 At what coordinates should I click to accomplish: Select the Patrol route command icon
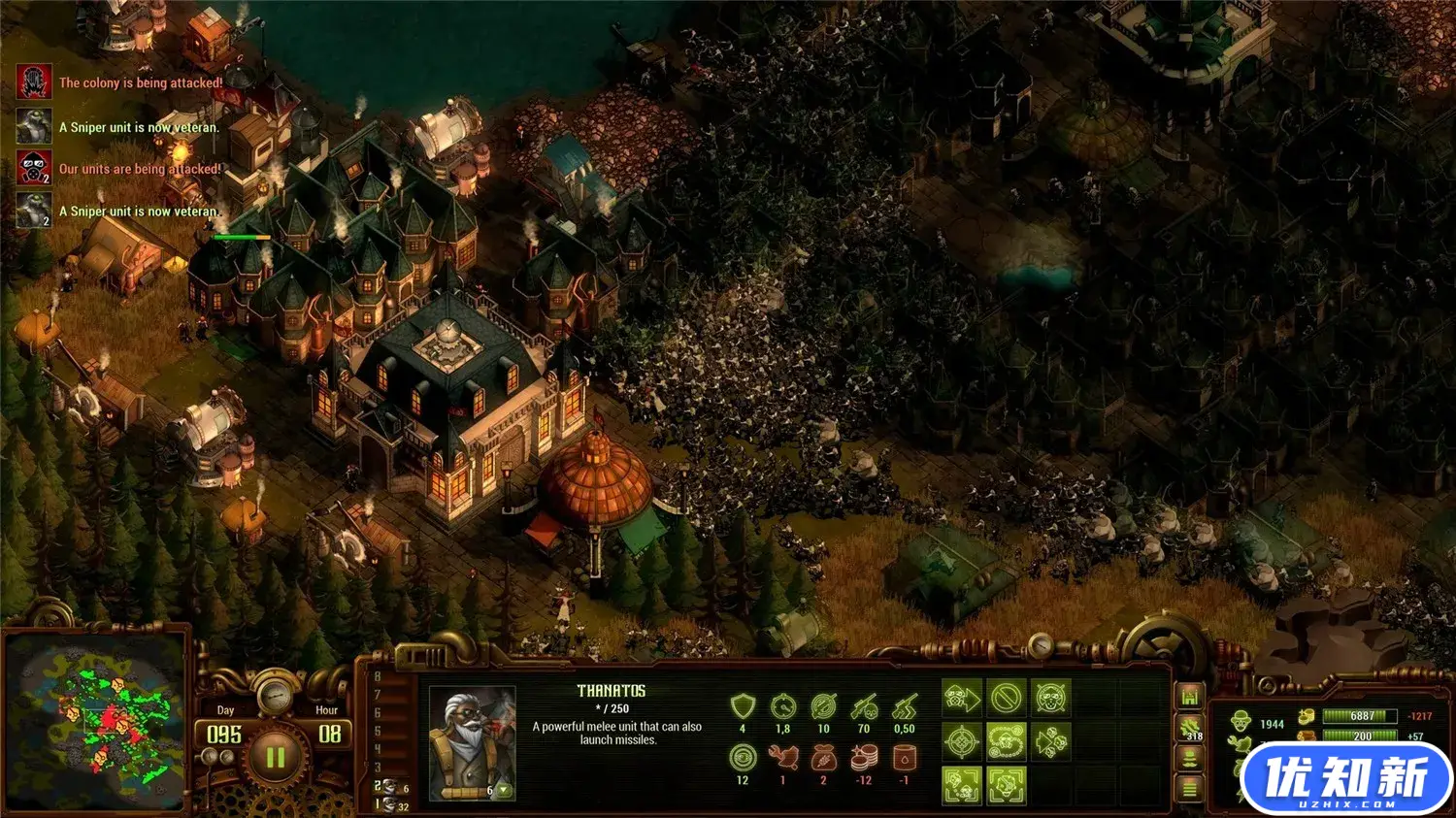[x=1007, y=742]
